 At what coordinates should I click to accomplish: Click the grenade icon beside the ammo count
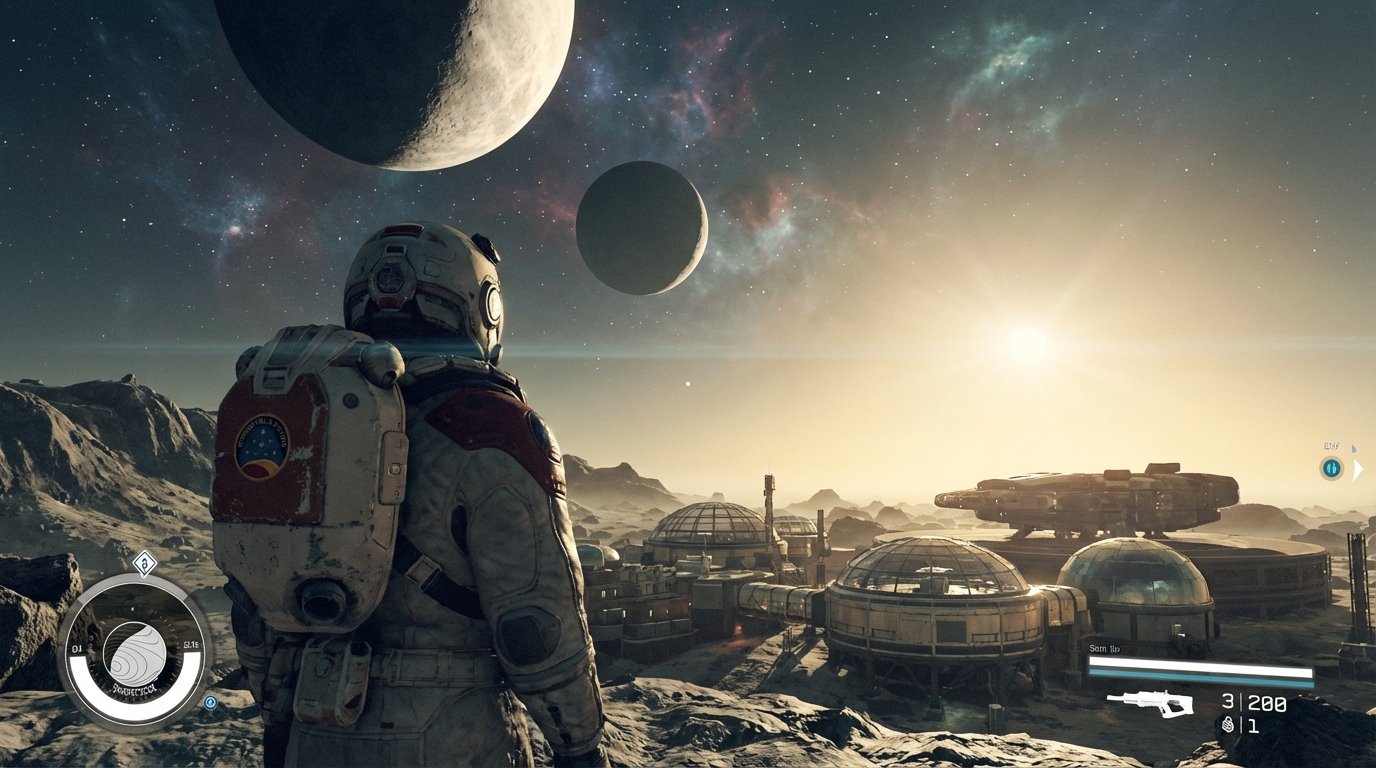[x=1228, y=724]
